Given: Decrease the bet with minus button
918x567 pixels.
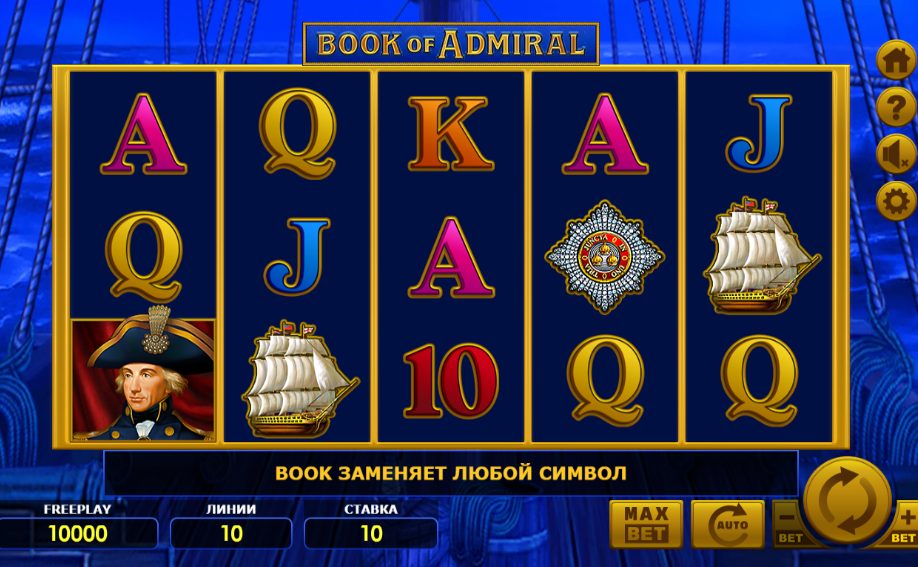Looking at the screenshot, I should coord(787,524).
